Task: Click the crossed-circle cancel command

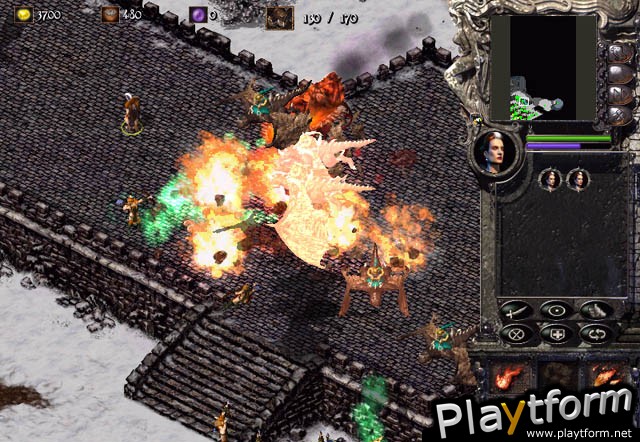Action: point(516,334)
